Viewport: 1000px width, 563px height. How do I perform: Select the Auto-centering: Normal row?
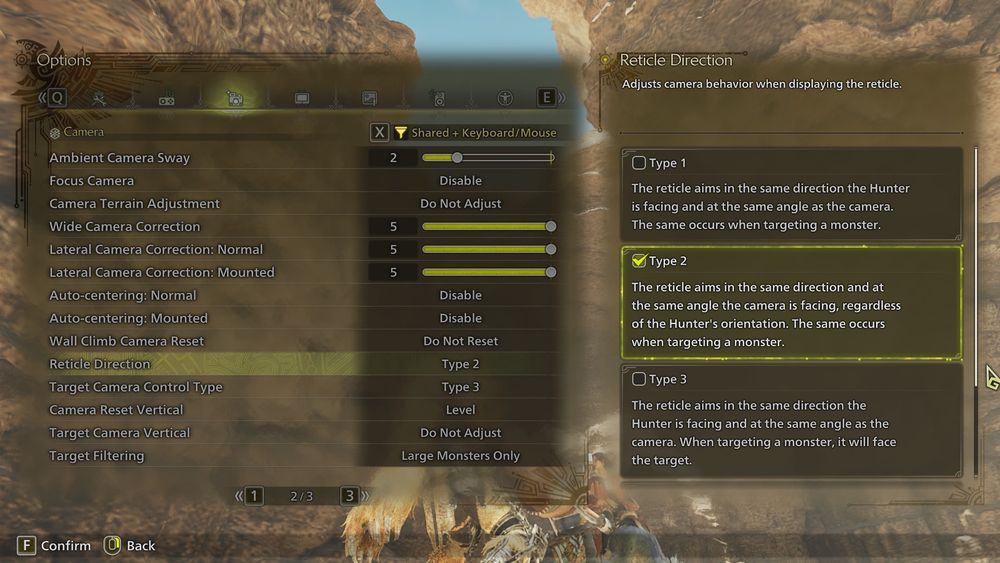point(300,296)
